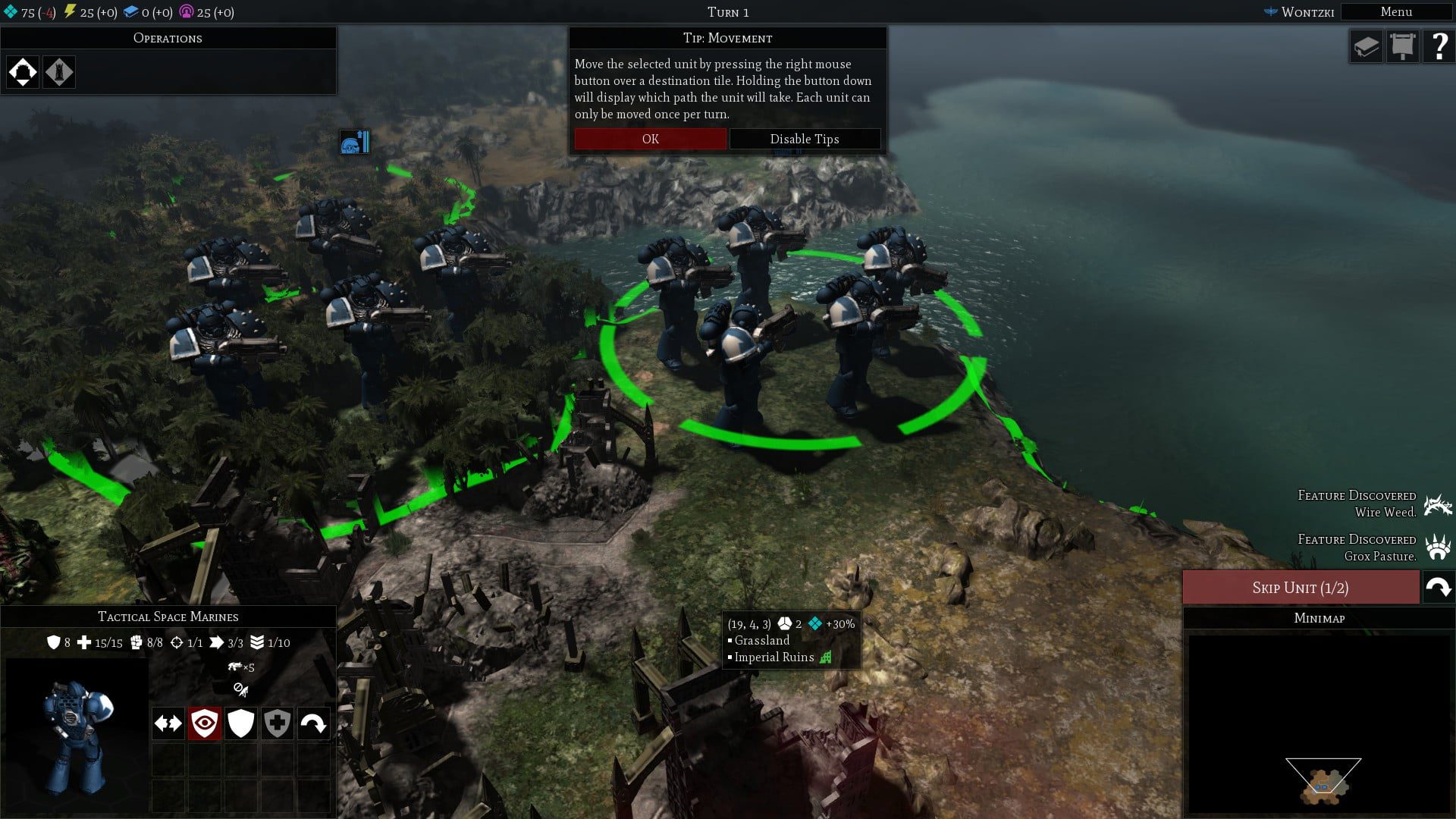Choose Disable Tips in the tip box
Screen dimensions: 1456x819
tap(804, 139)
